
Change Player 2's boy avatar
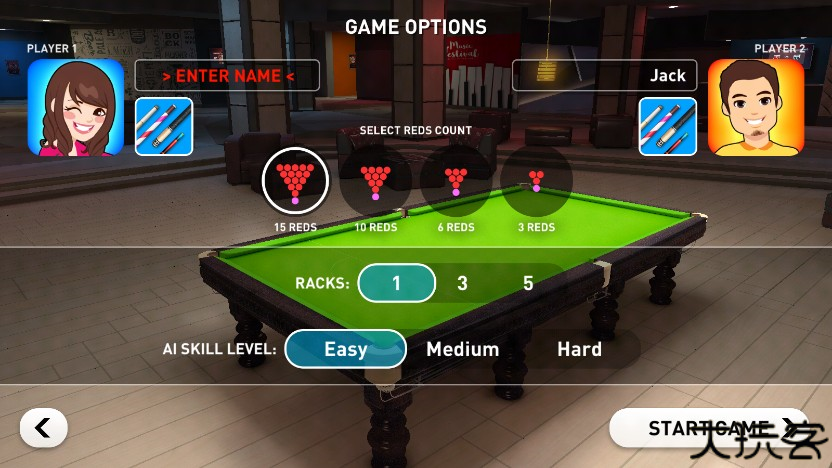[x=756, y=108]
